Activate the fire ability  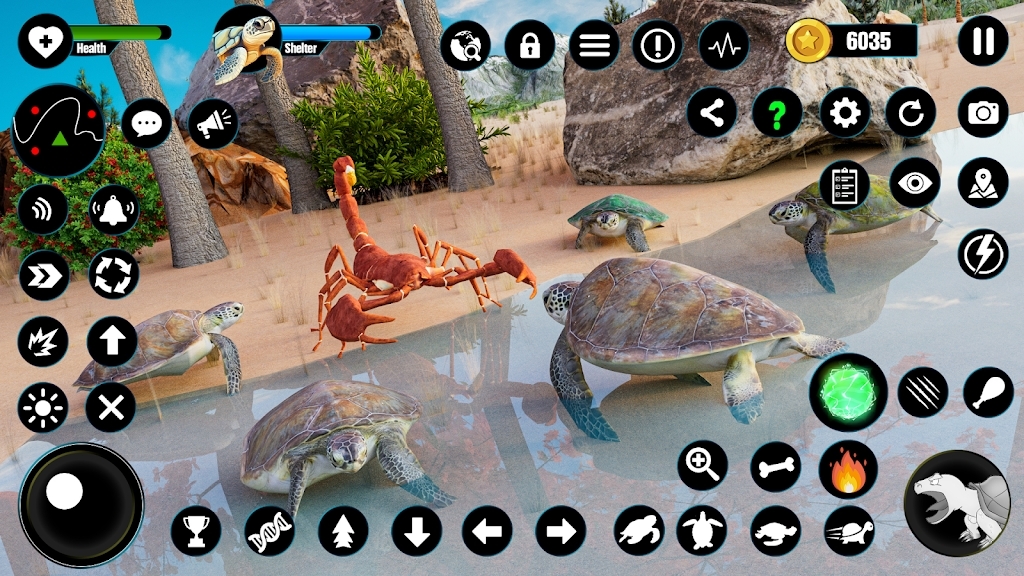848,468
